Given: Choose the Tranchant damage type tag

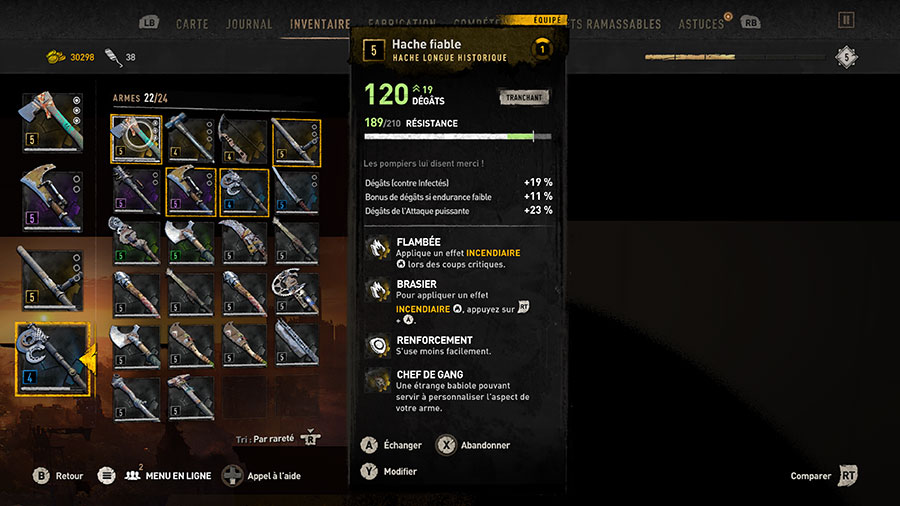Looking at the screenshot, I should pyautogui.click(x=523, y=97).
